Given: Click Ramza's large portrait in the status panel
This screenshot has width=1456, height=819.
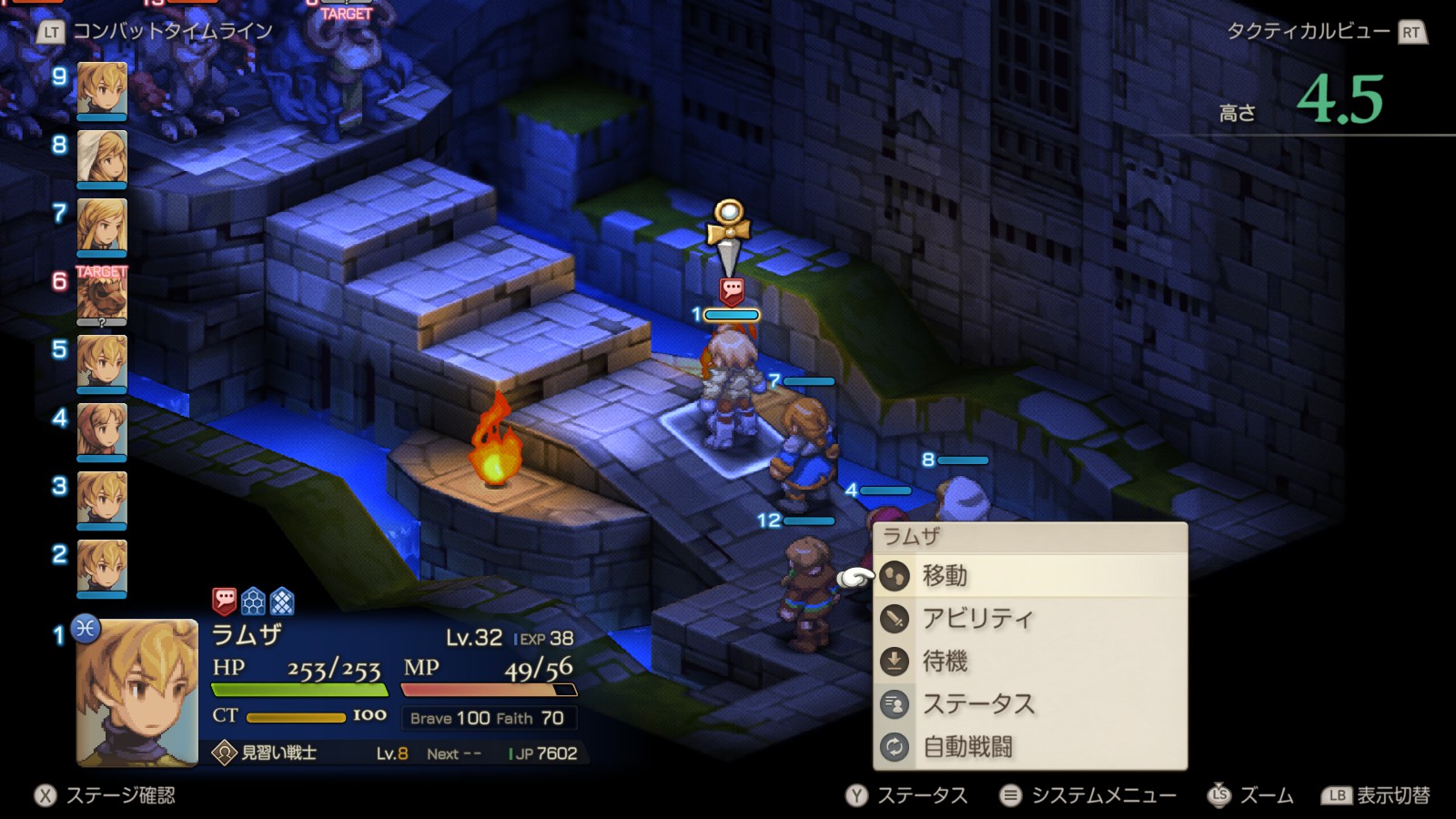Looking at the screenshot, I should (x=137, y=693).
